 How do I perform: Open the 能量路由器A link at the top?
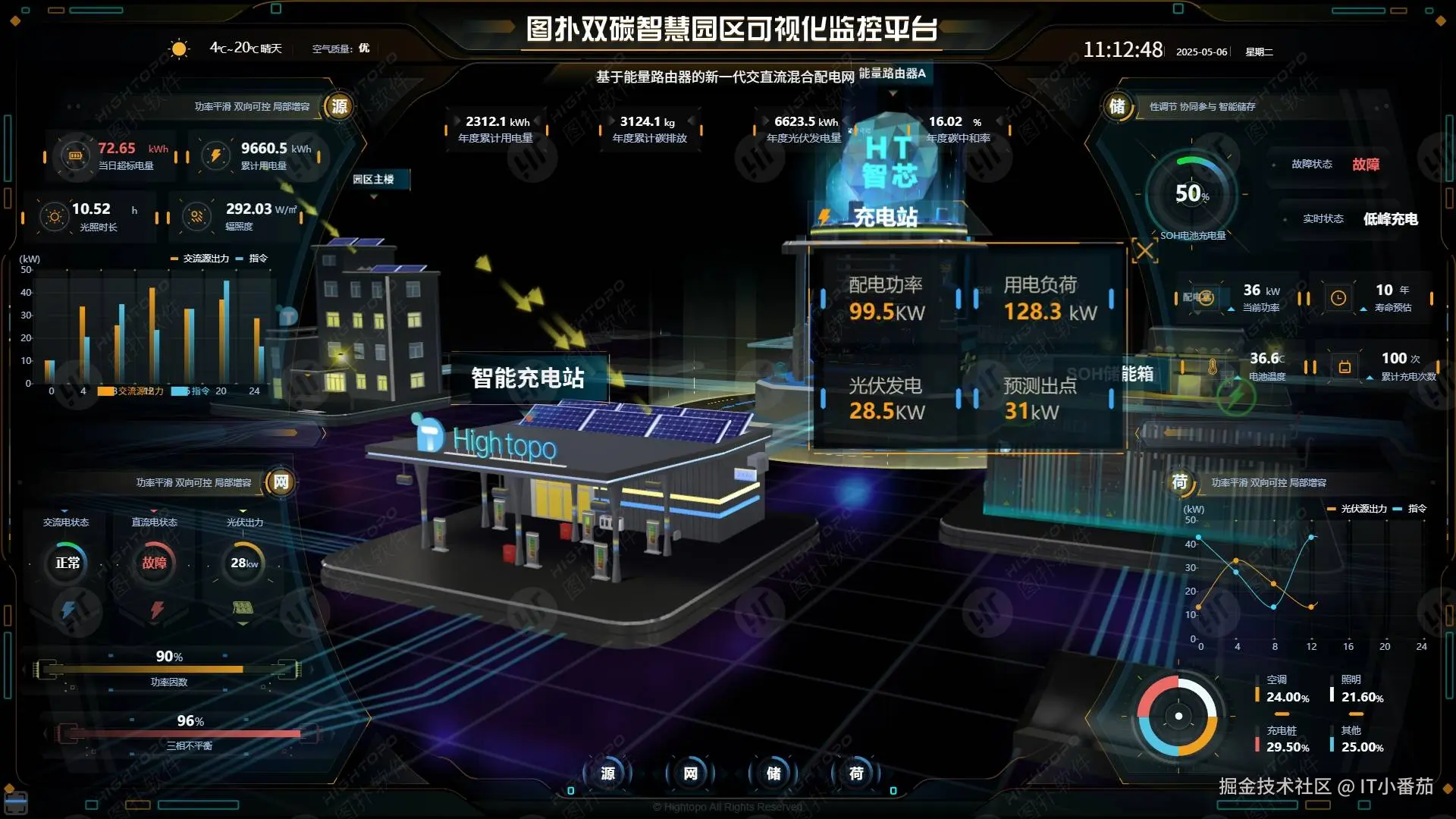[893, 74]
